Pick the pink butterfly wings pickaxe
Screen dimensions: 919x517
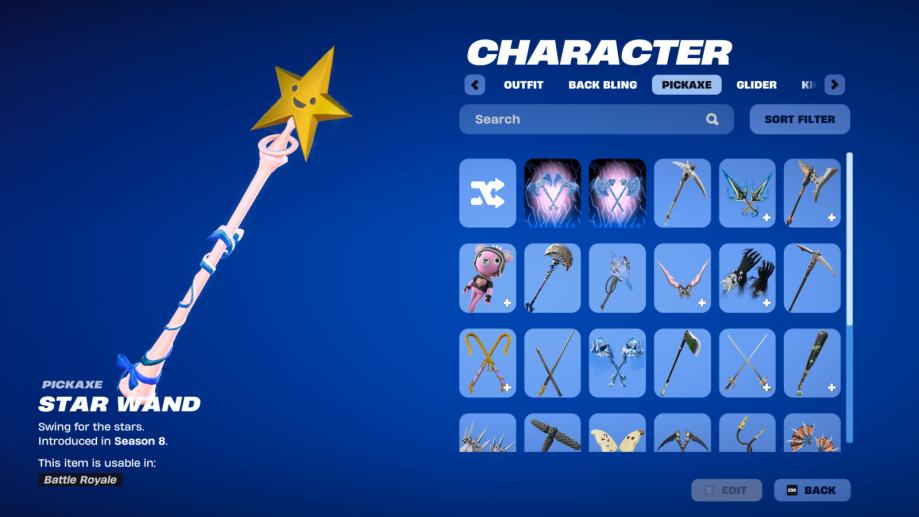[682, 278]
